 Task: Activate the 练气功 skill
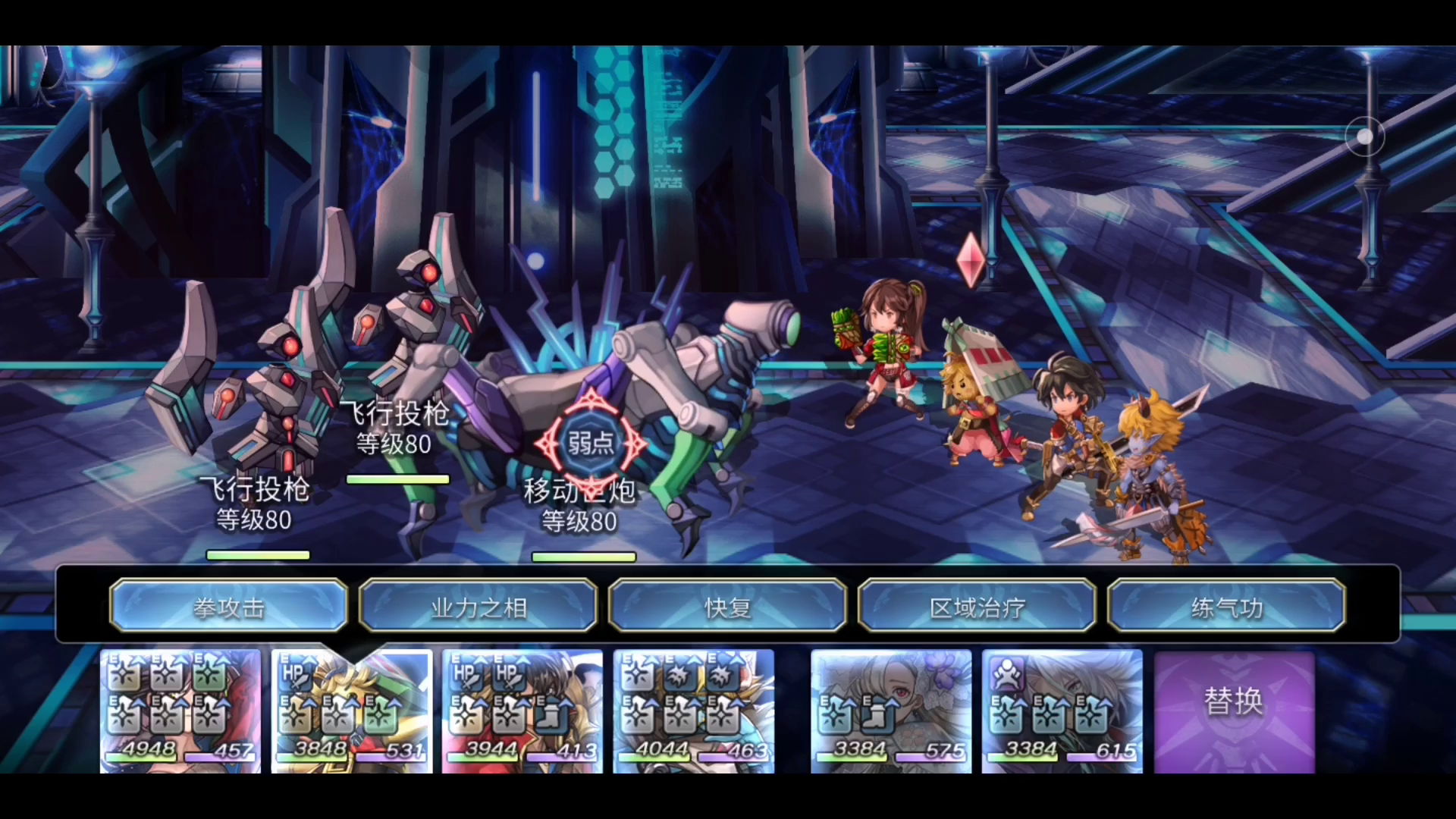(x=1226, y=606)
